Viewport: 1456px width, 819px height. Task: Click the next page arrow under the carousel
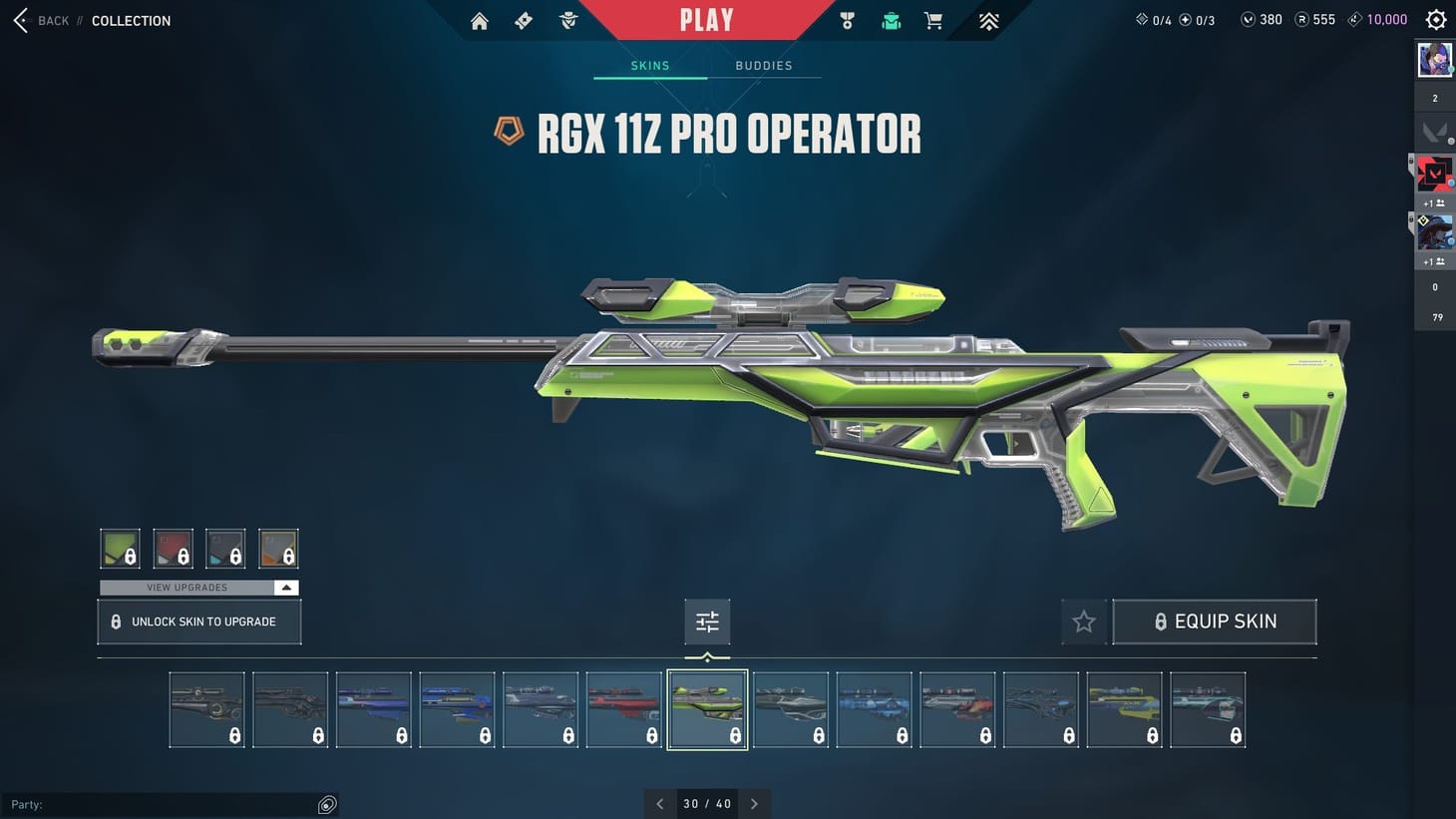755,803
